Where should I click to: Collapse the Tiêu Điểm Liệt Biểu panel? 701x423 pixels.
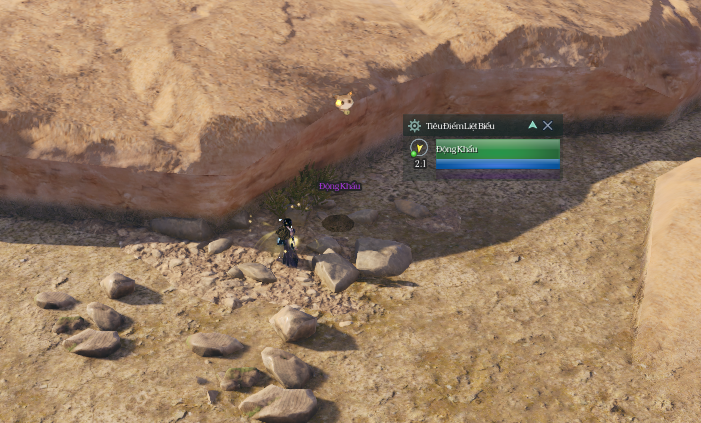(532, 126)
